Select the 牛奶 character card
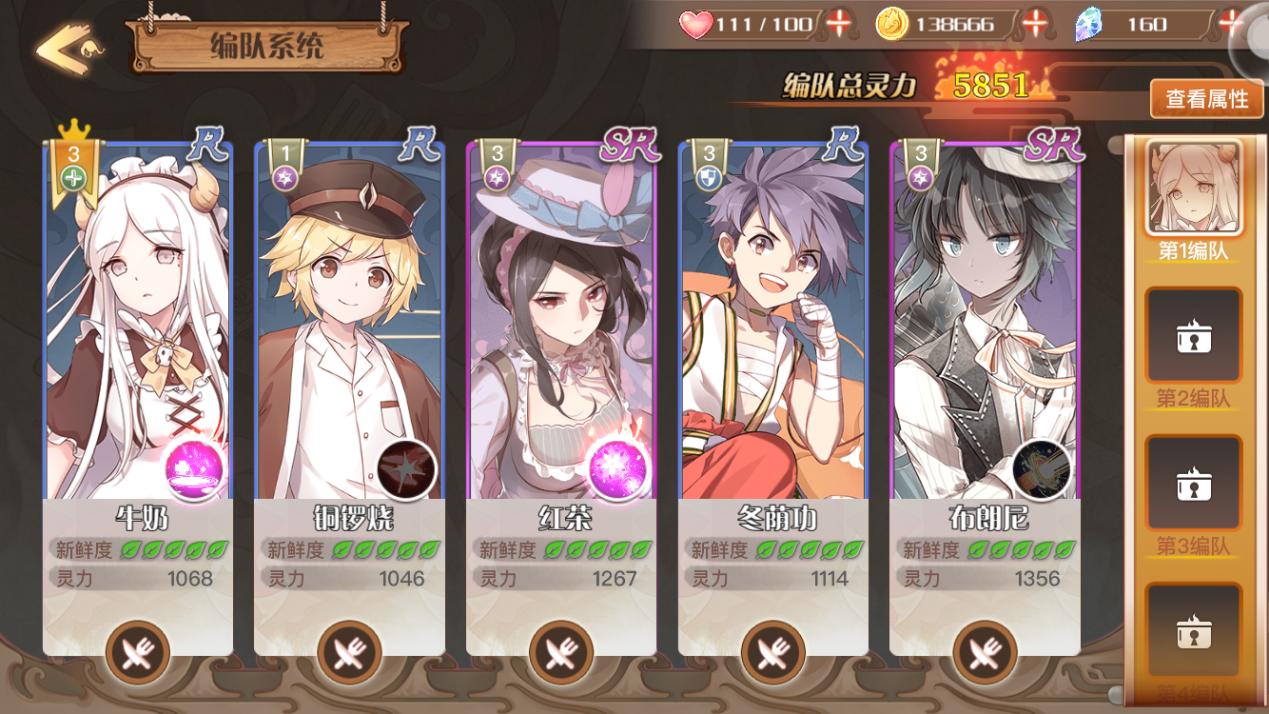This screenshot has width=1269, height=714. (138, 320)
